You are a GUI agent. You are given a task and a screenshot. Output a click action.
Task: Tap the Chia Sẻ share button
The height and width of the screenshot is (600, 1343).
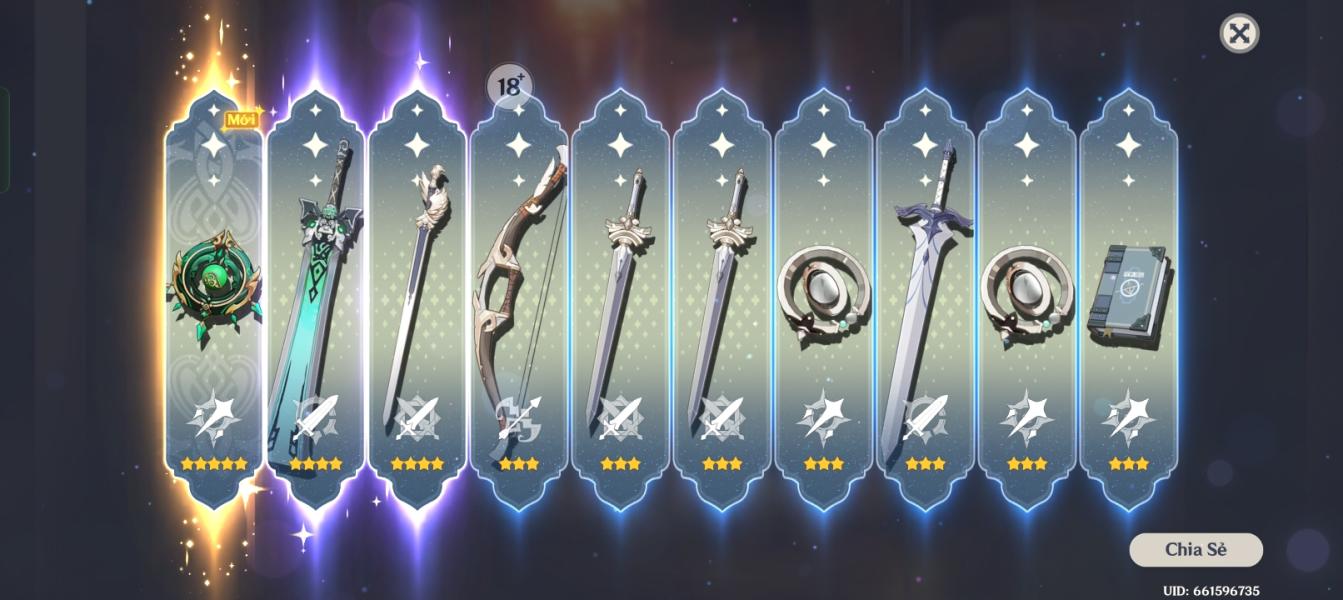click(x=1195, y=550)
